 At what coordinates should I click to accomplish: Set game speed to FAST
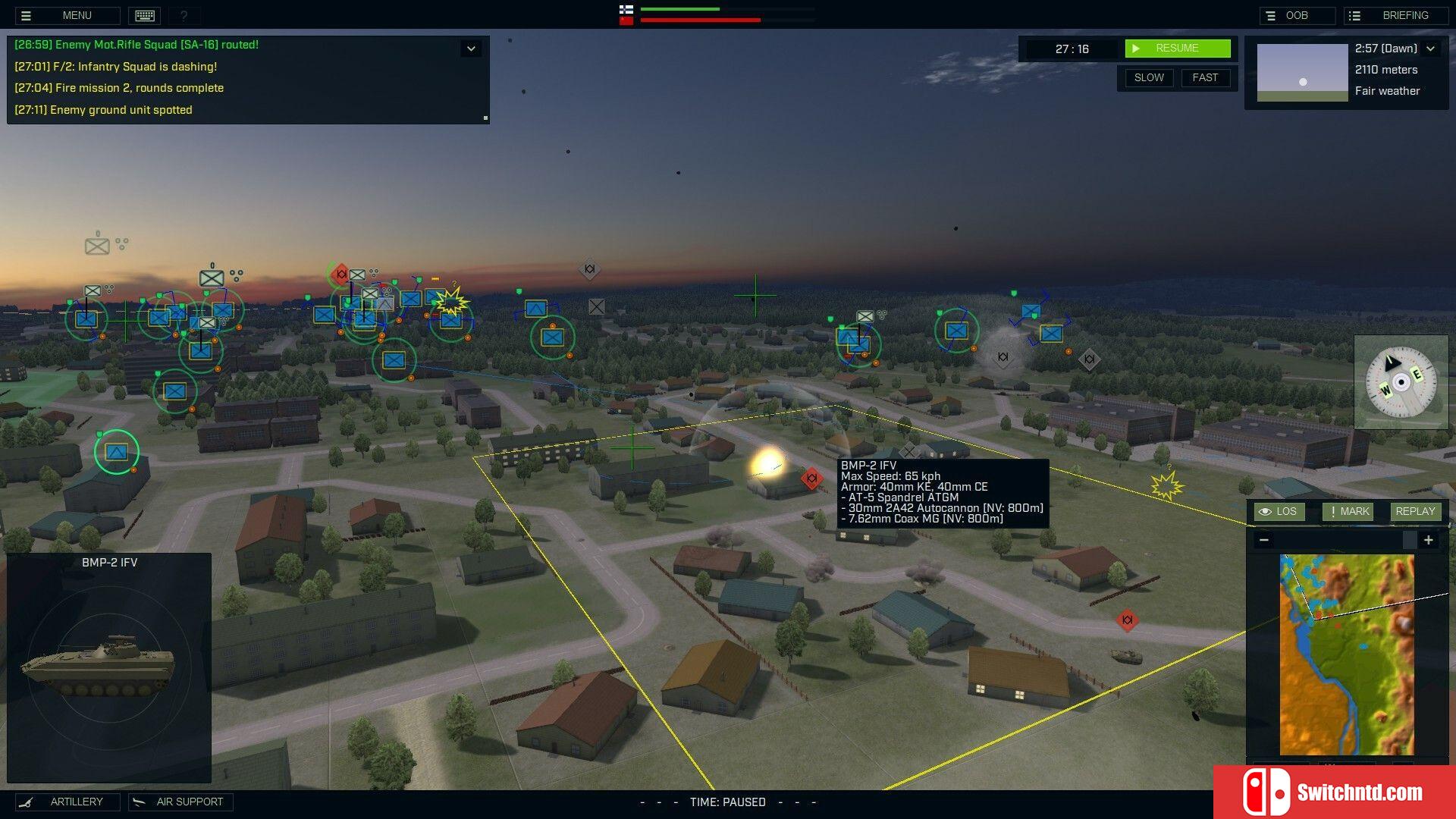click(x=1204, y=78)
